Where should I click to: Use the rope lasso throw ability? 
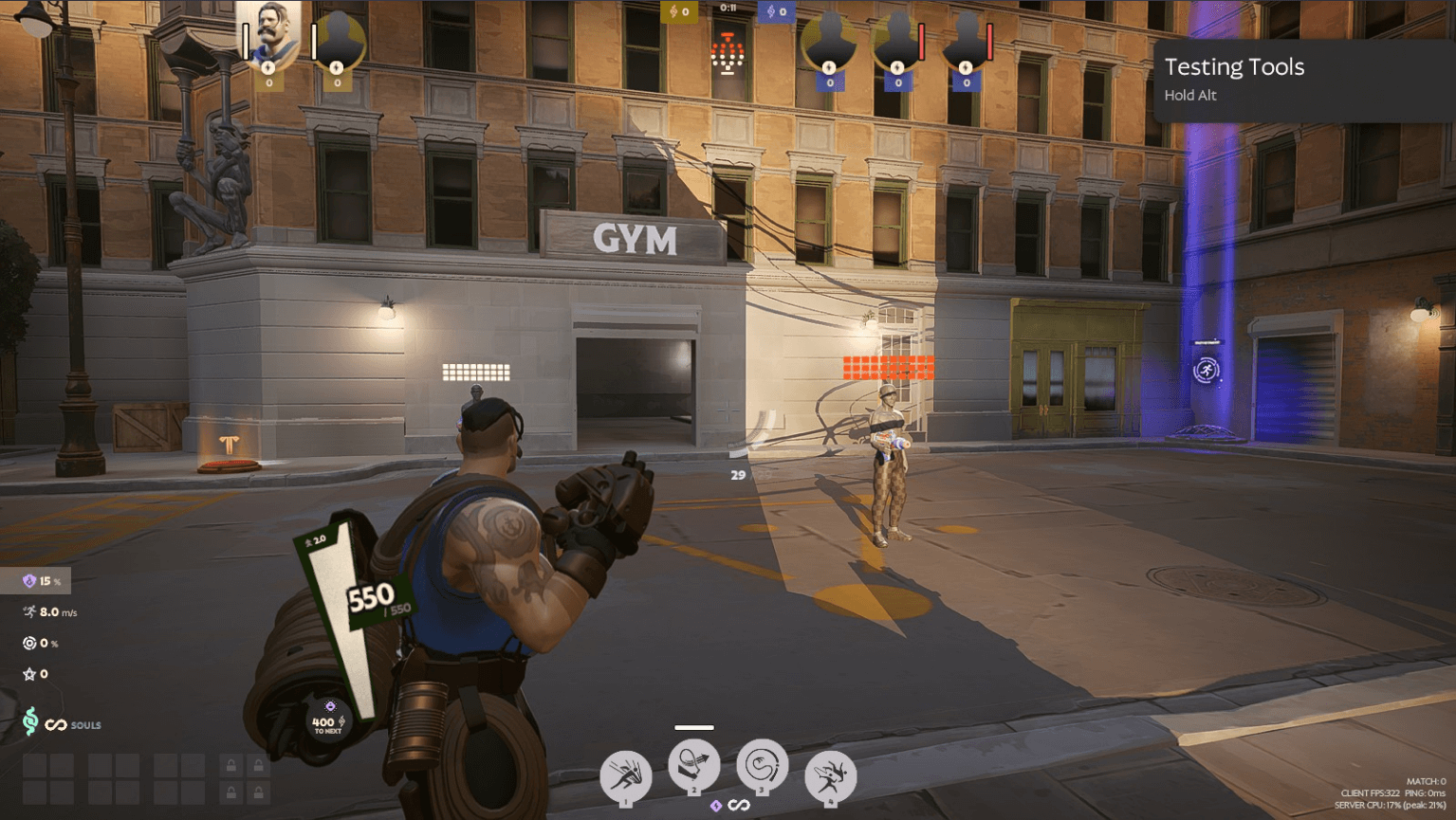694,767
